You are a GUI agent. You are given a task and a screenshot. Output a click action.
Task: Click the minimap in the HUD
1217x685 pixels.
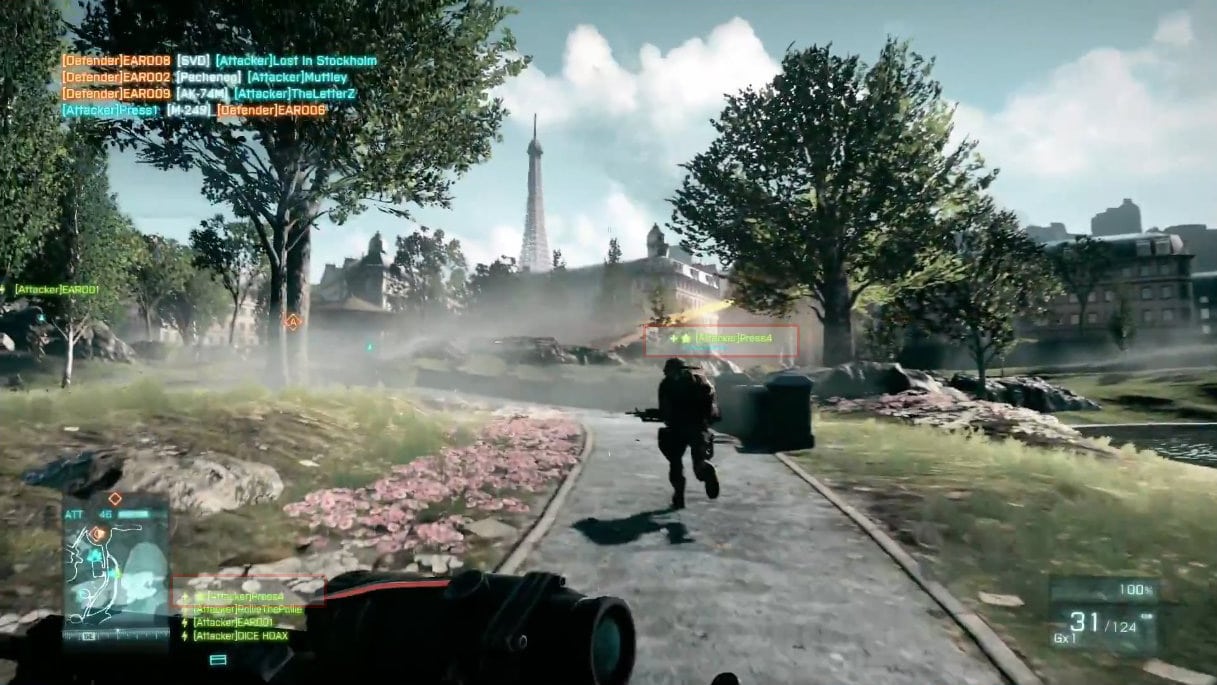click(116, 571)
